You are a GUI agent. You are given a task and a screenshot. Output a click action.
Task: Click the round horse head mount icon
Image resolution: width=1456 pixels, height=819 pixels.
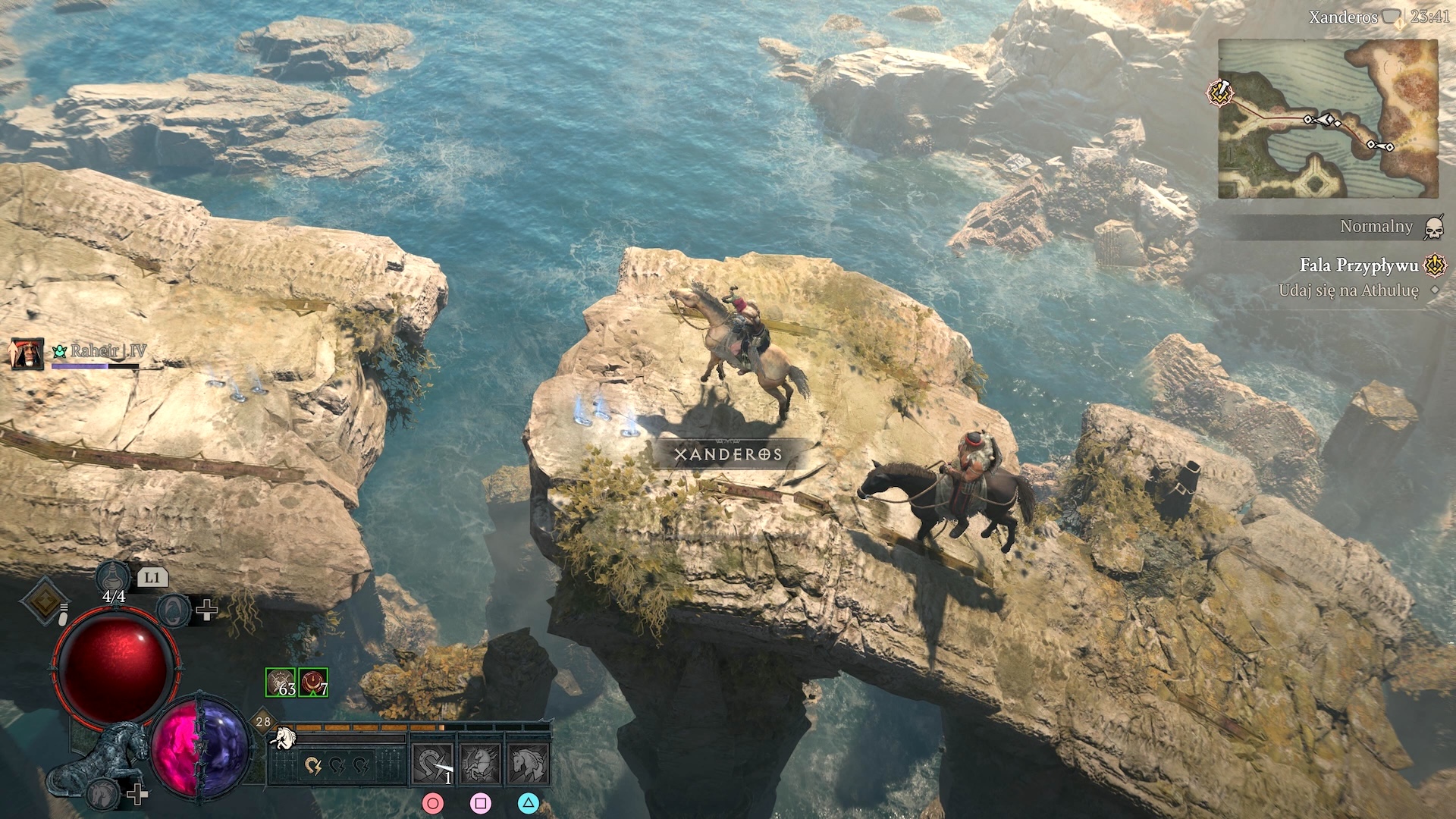pos(102,794)
